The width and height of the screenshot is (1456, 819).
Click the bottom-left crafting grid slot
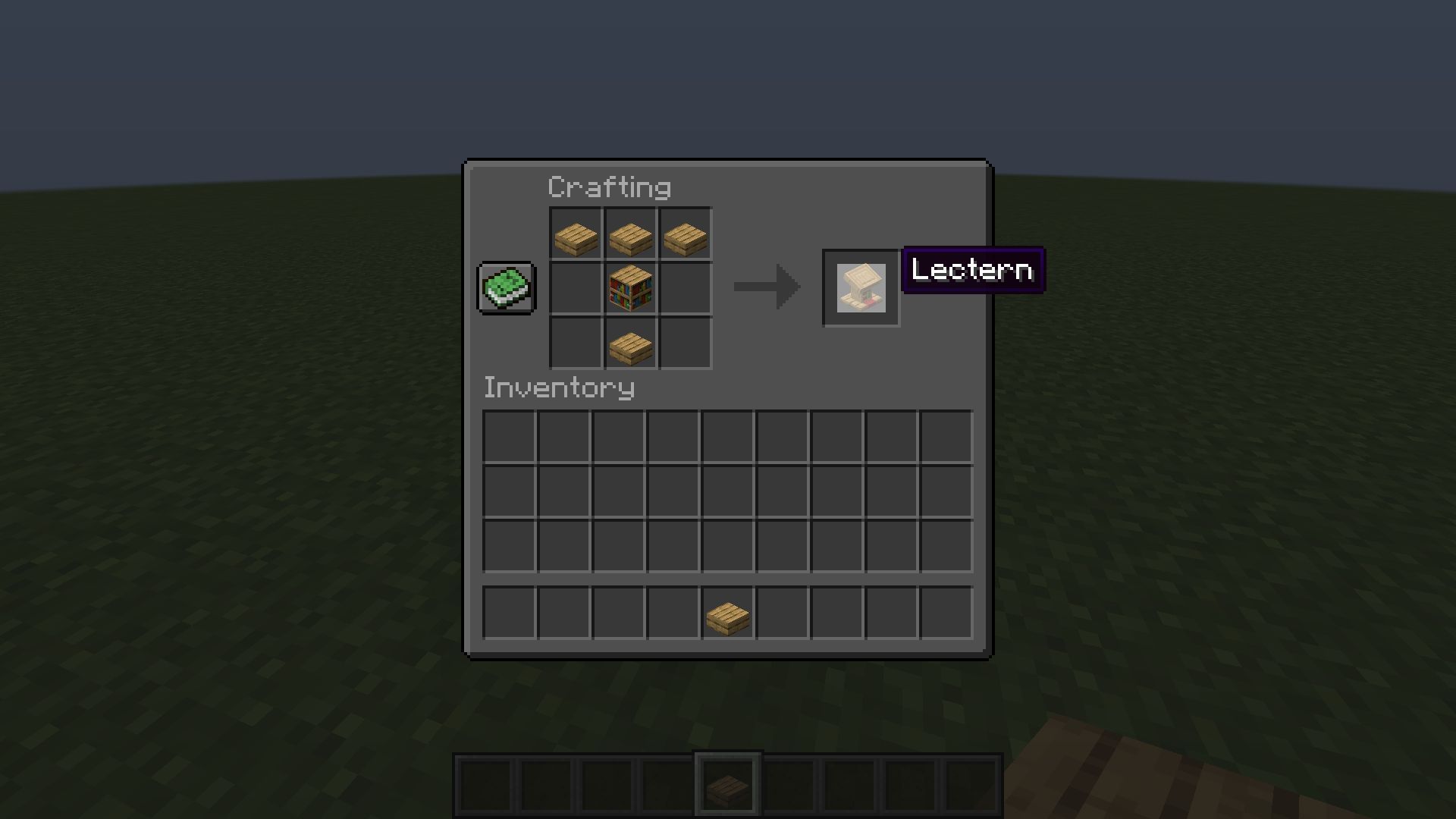tap(576, 344)
